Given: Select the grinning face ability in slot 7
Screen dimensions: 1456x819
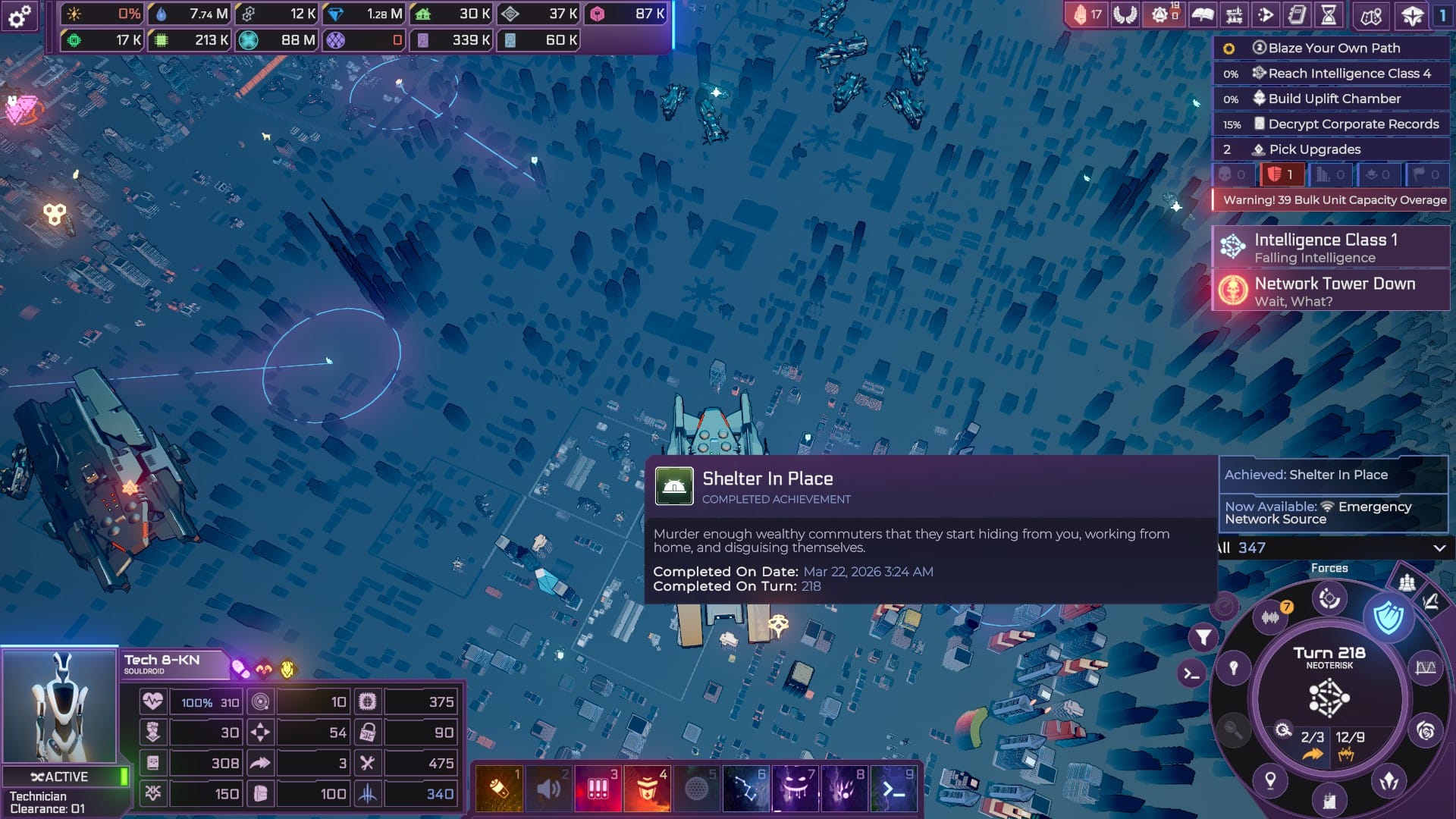Looking at the screenshot, I should pyautogui.click(x=795, y=789).
